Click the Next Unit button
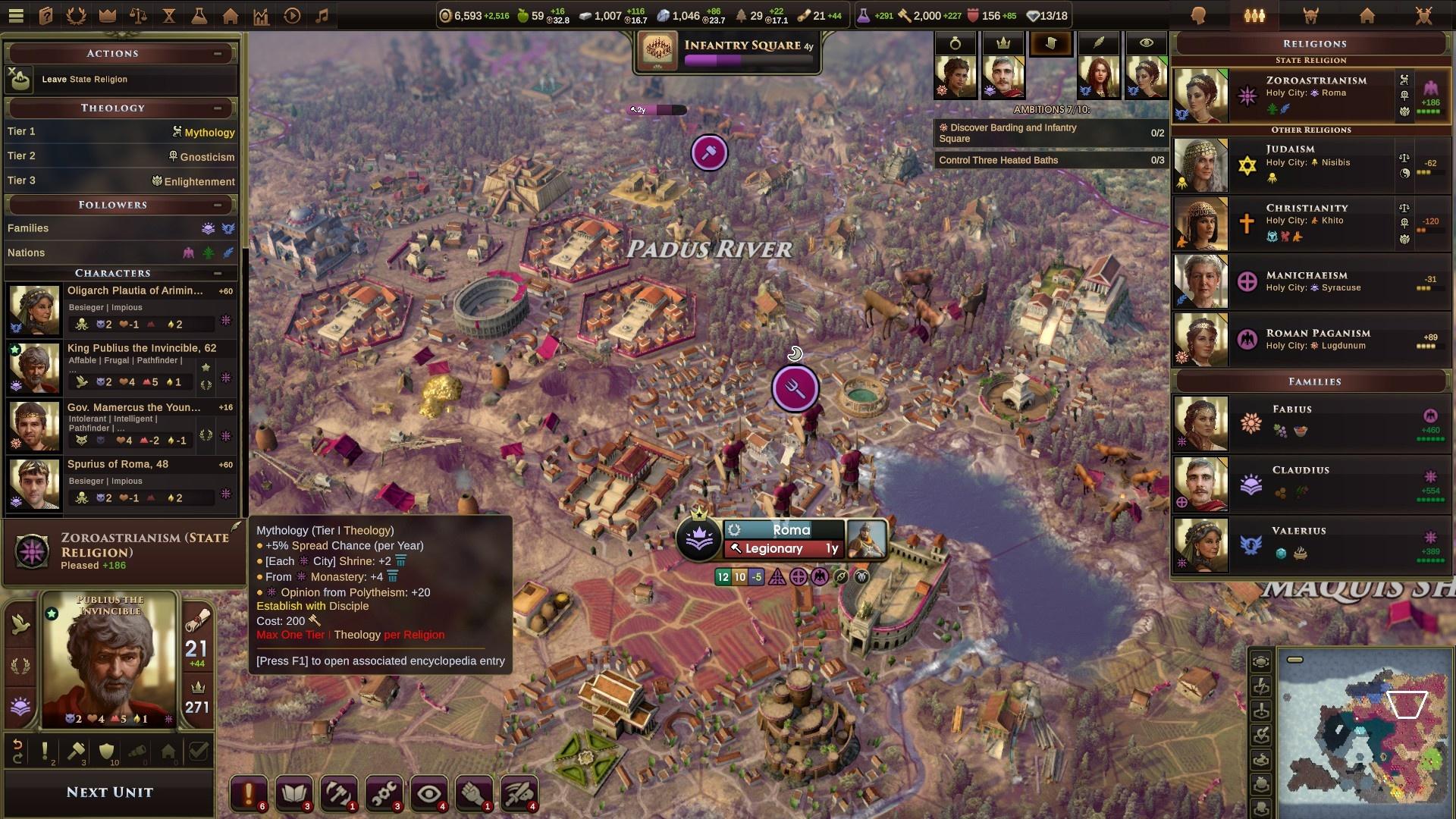 coord(109,792)
